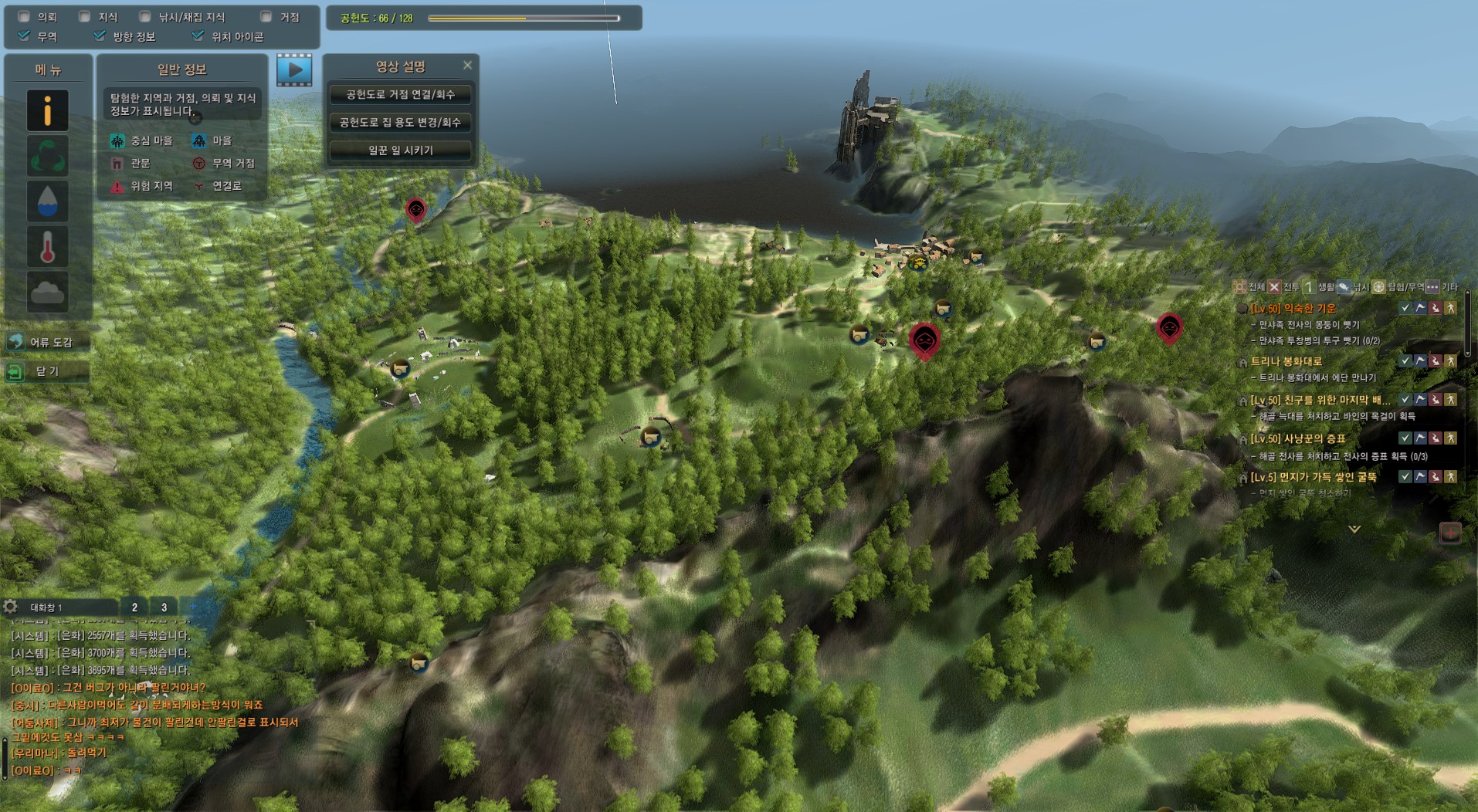Image resolution: width=1478 pixels, height=812 pixels.
Task: Uncheck the 무역 filter
Action: click(24, 36)
